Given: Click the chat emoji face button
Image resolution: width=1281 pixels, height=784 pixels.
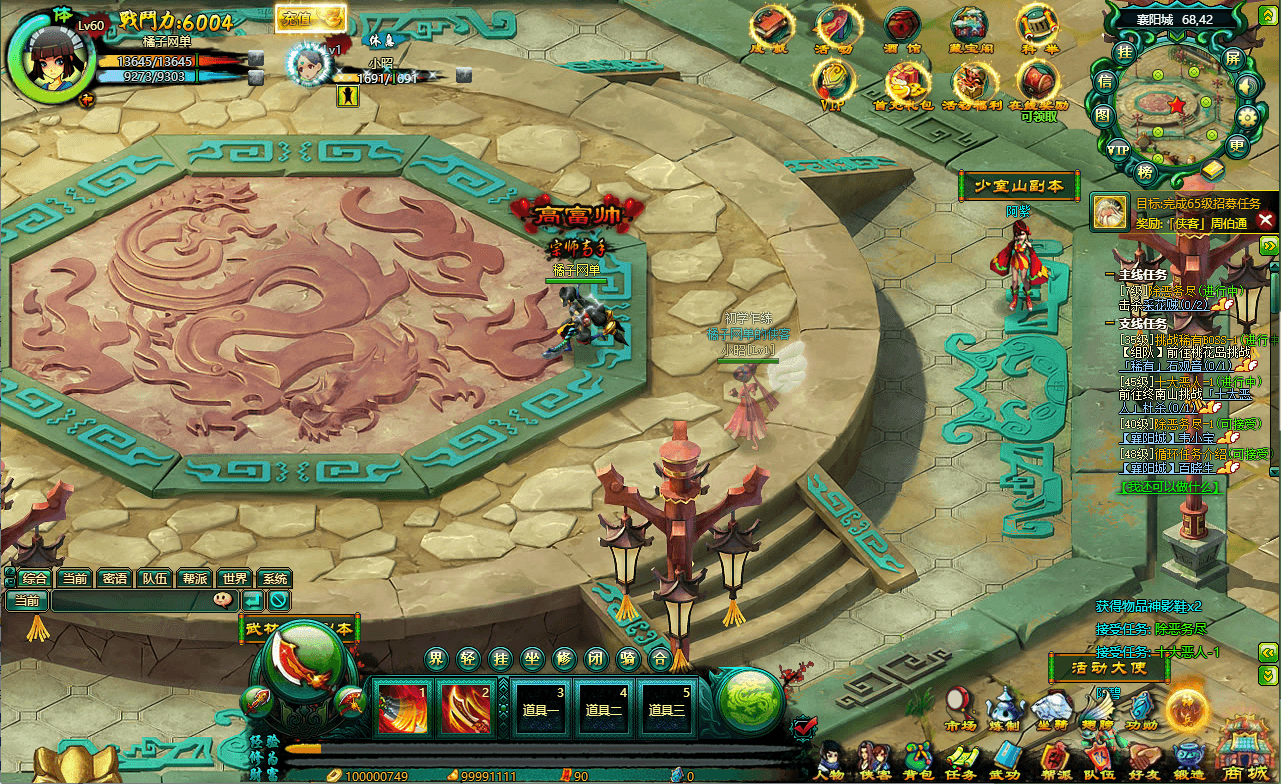Looking at the screenshot, I should tap(223, 600).
